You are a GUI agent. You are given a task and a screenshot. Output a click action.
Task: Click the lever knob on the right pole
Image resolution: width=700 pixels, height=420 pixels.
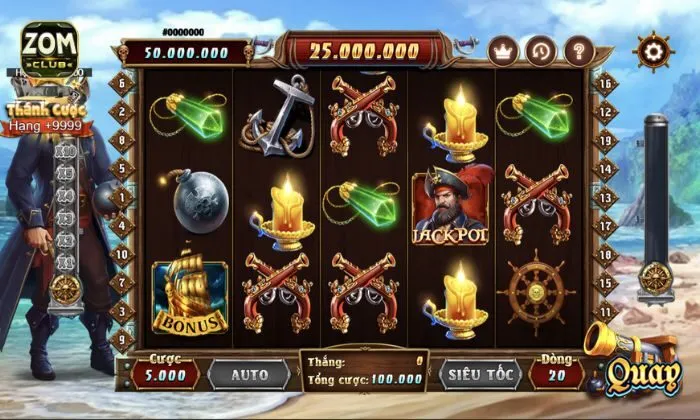click(x=655, y=276)
